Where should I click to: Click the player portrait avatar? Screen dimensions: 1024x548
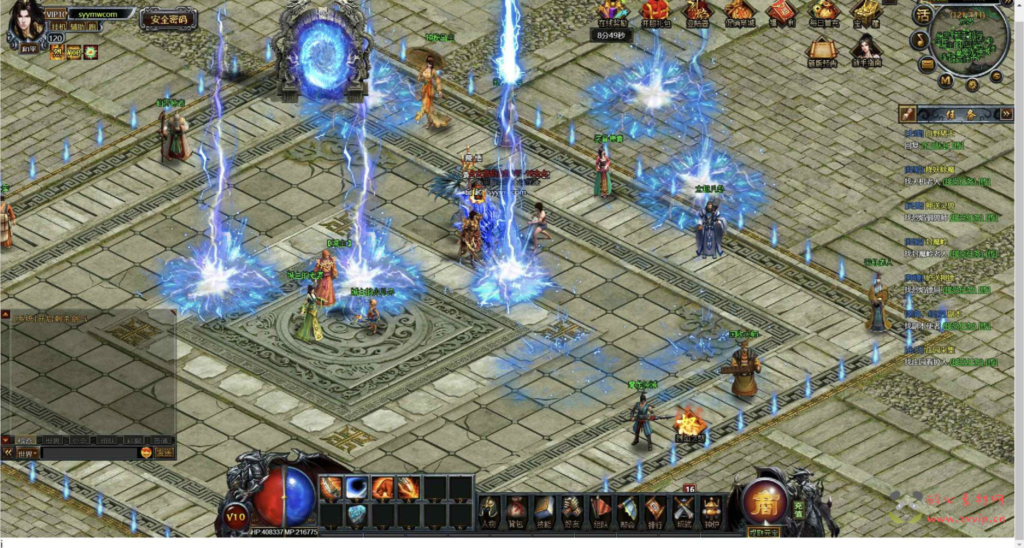[25, 20]
